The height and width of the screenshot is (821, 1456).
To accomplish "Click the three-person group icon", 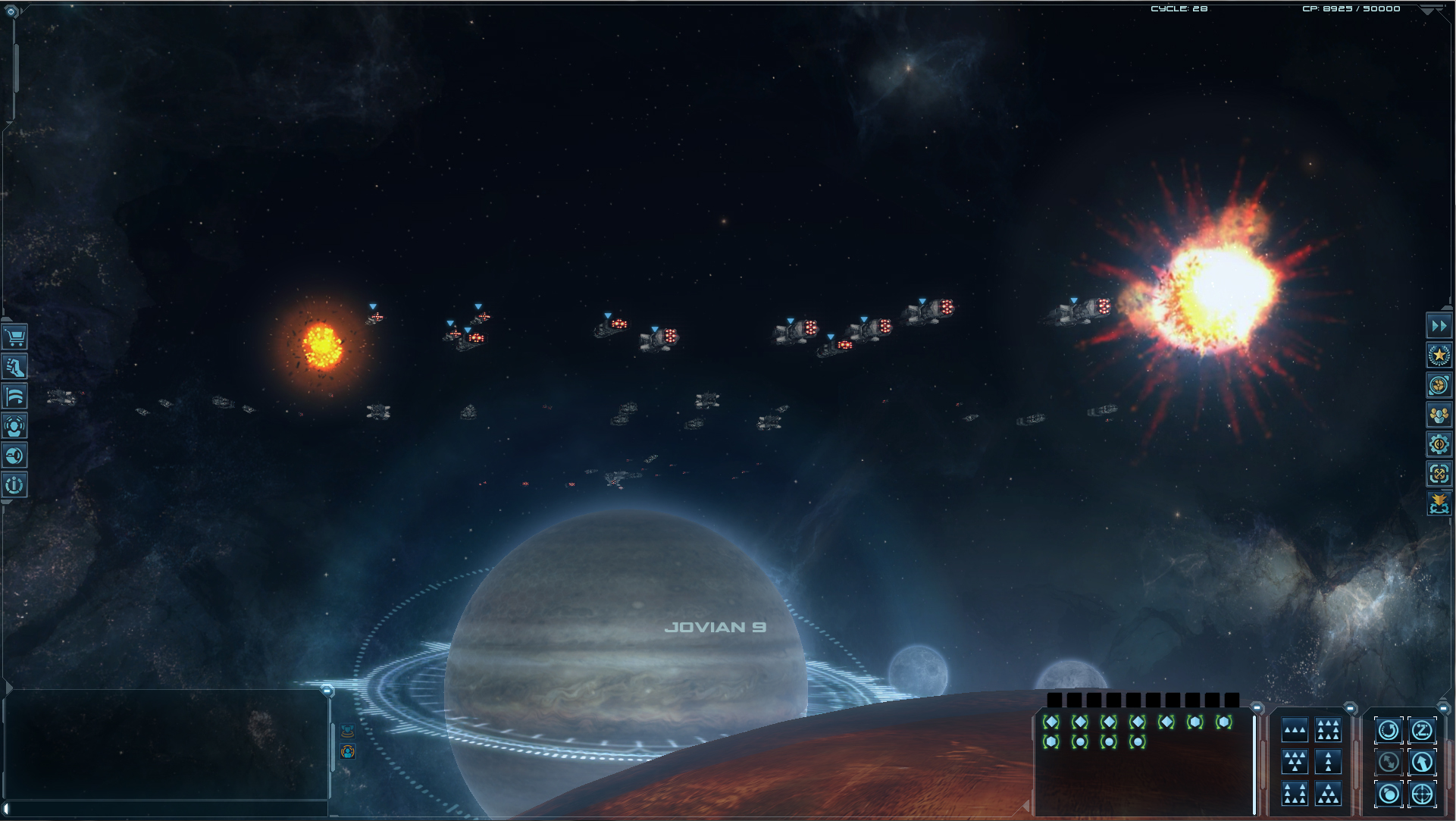I will pyautogui.click(x=1439, y=415).
